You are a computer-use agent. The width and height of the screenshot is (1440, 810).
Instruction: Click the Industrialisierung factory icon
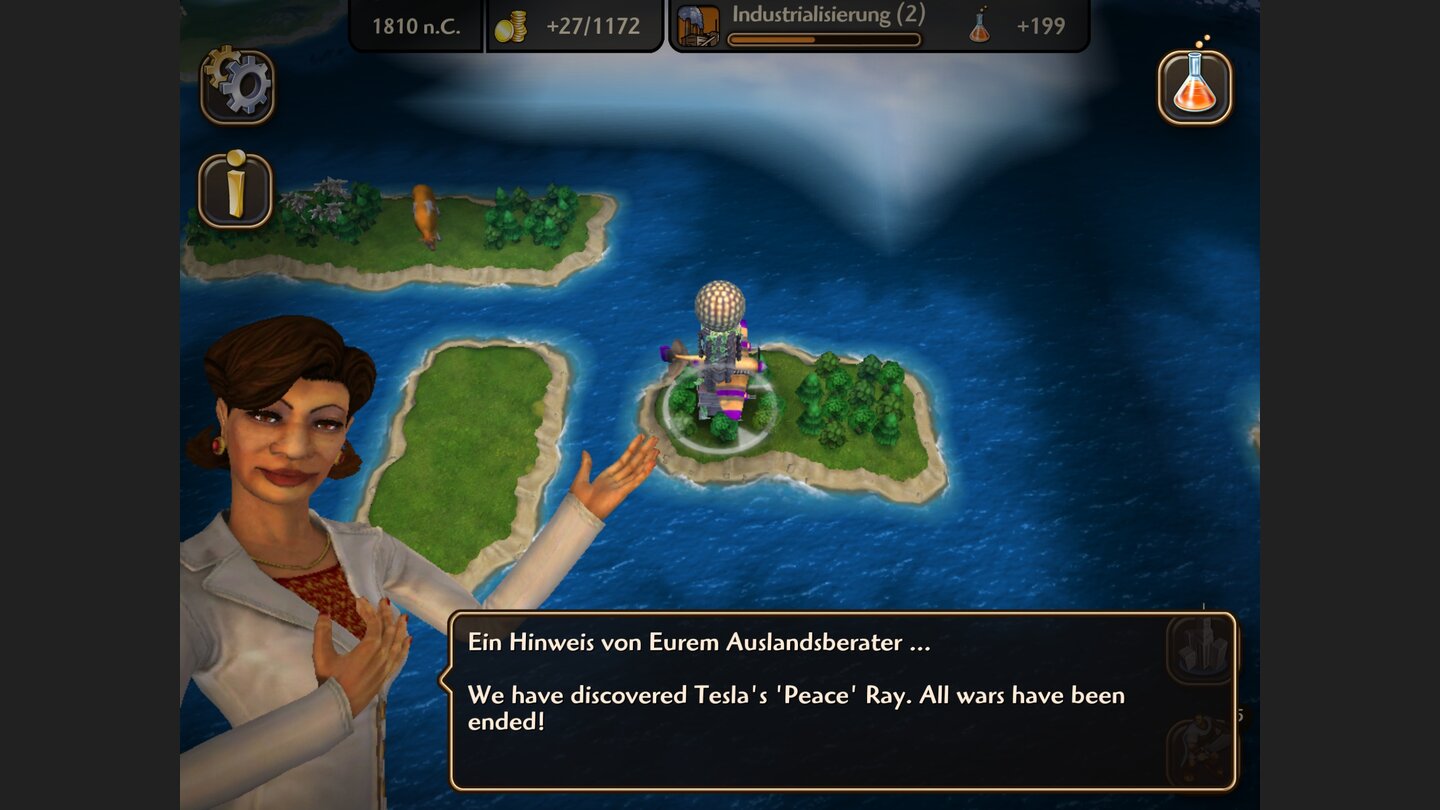(700, 23)
